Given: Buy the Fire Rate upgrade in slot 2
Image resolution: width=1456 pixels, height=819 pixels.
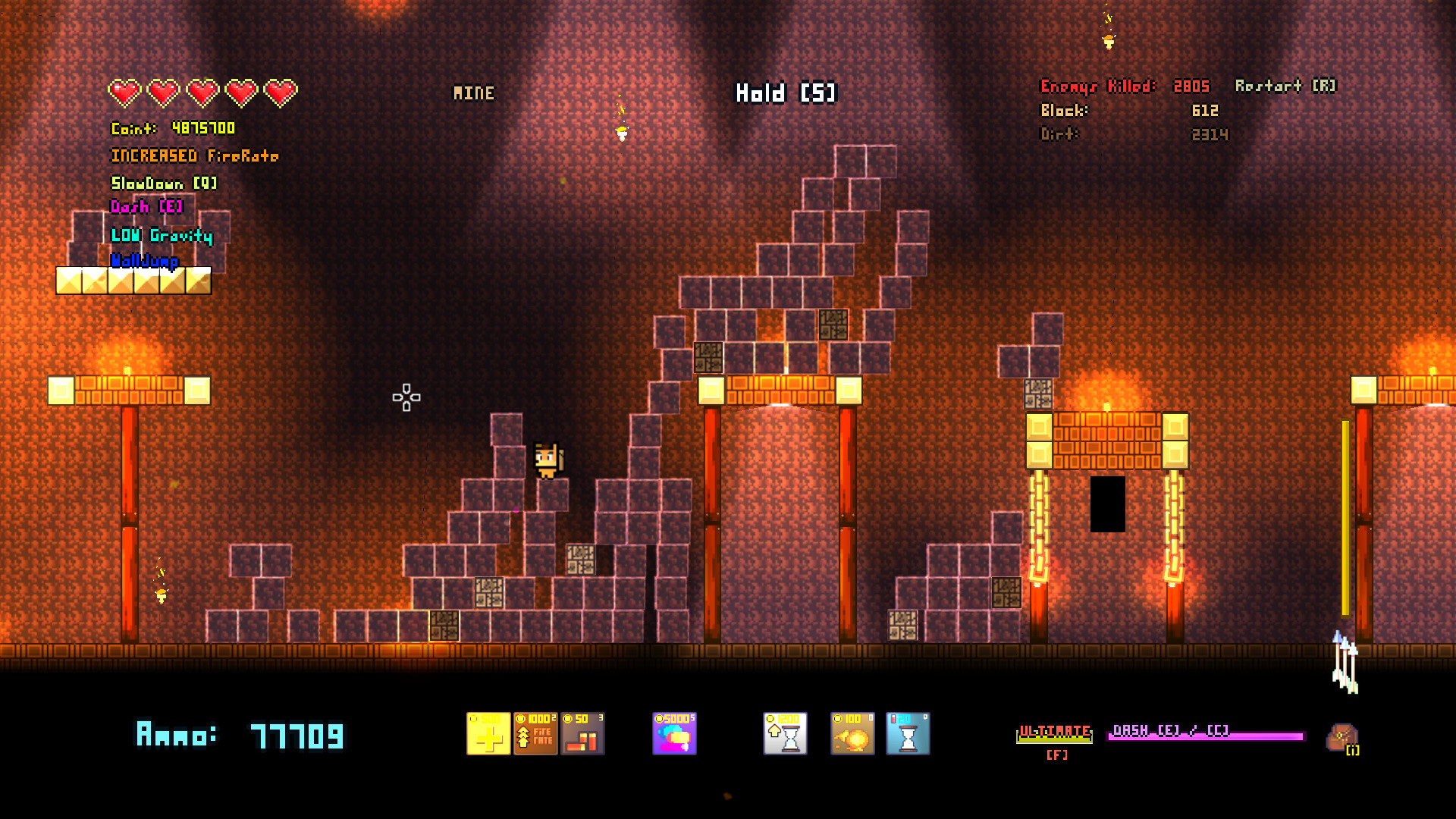Looking at the screenshot, I should pos(535,733).
